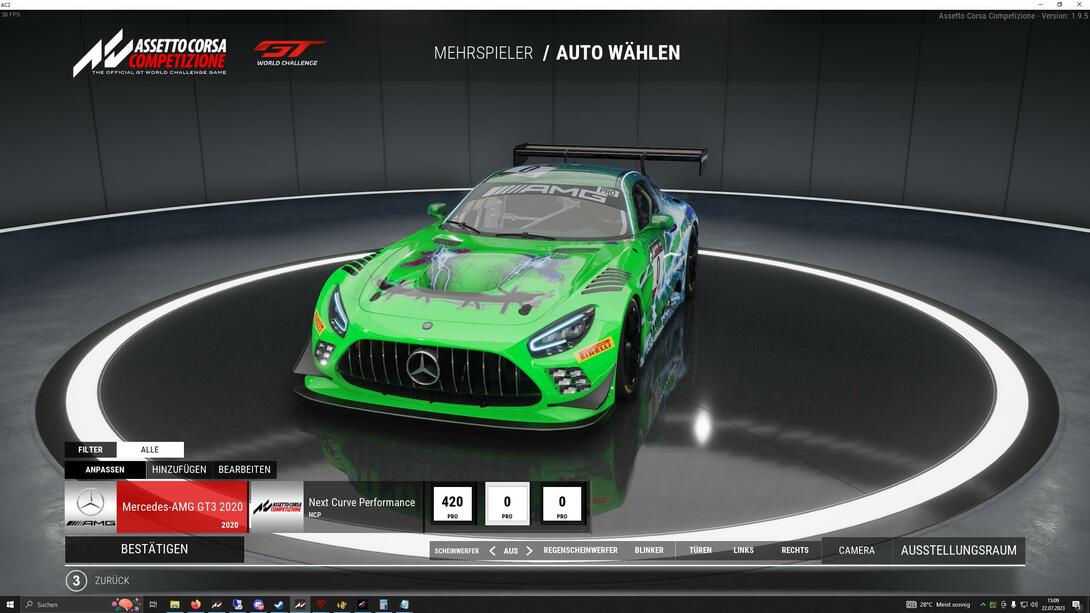Toggle the Türen doors option
This screenshot has height=613, width=1090.
tap(700, 551)
